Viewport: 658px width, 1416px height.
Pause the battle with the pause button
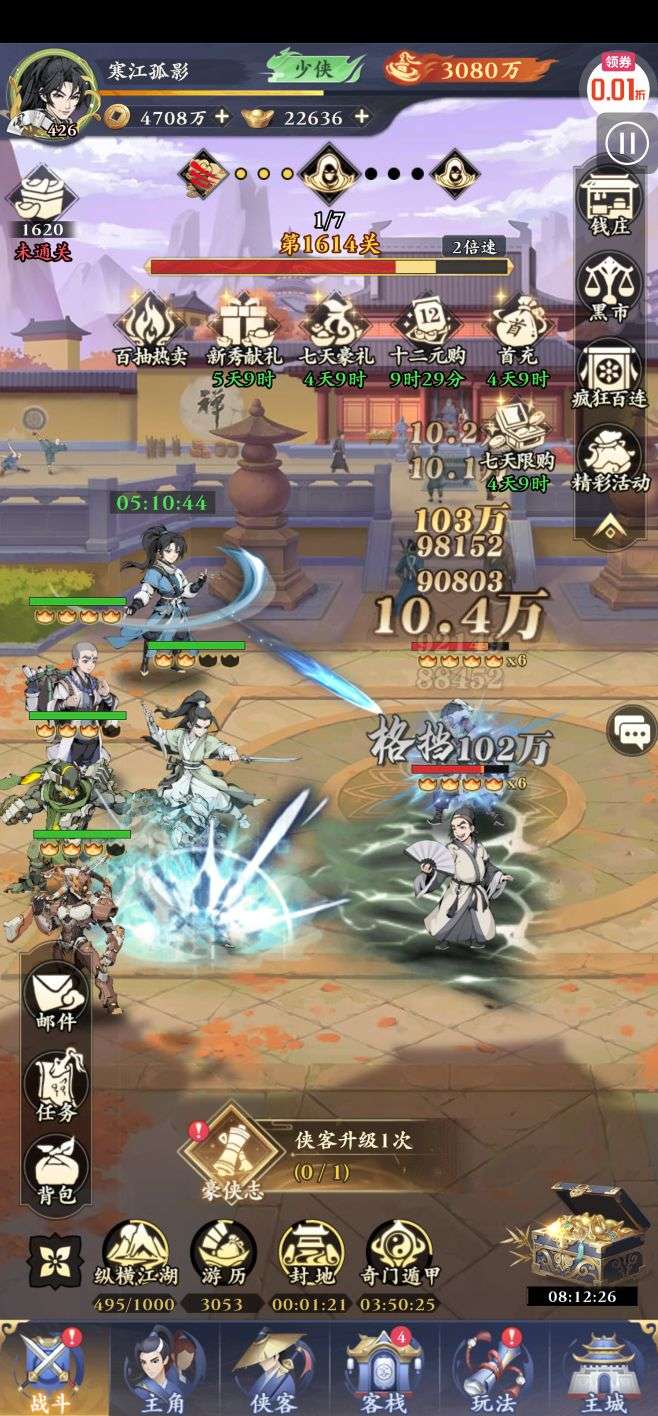626,144
